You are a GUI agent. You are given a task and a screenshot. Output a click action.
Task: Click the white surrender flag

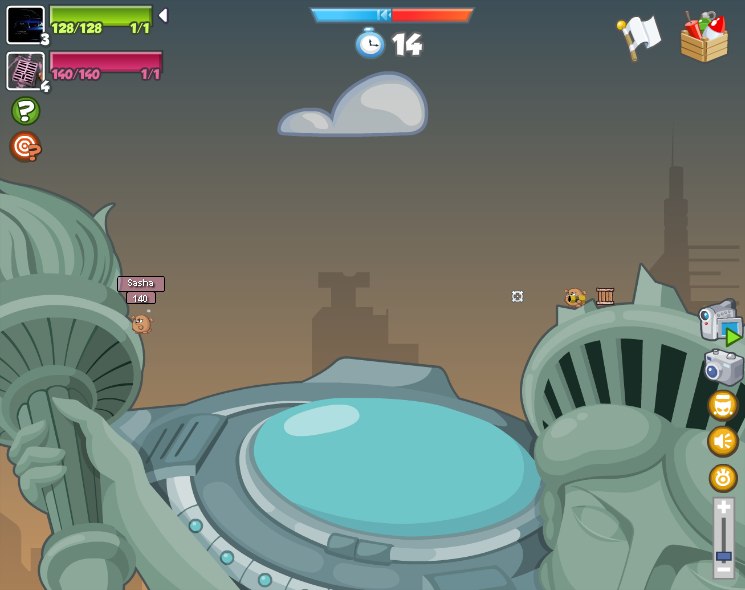tap(639, 36)
